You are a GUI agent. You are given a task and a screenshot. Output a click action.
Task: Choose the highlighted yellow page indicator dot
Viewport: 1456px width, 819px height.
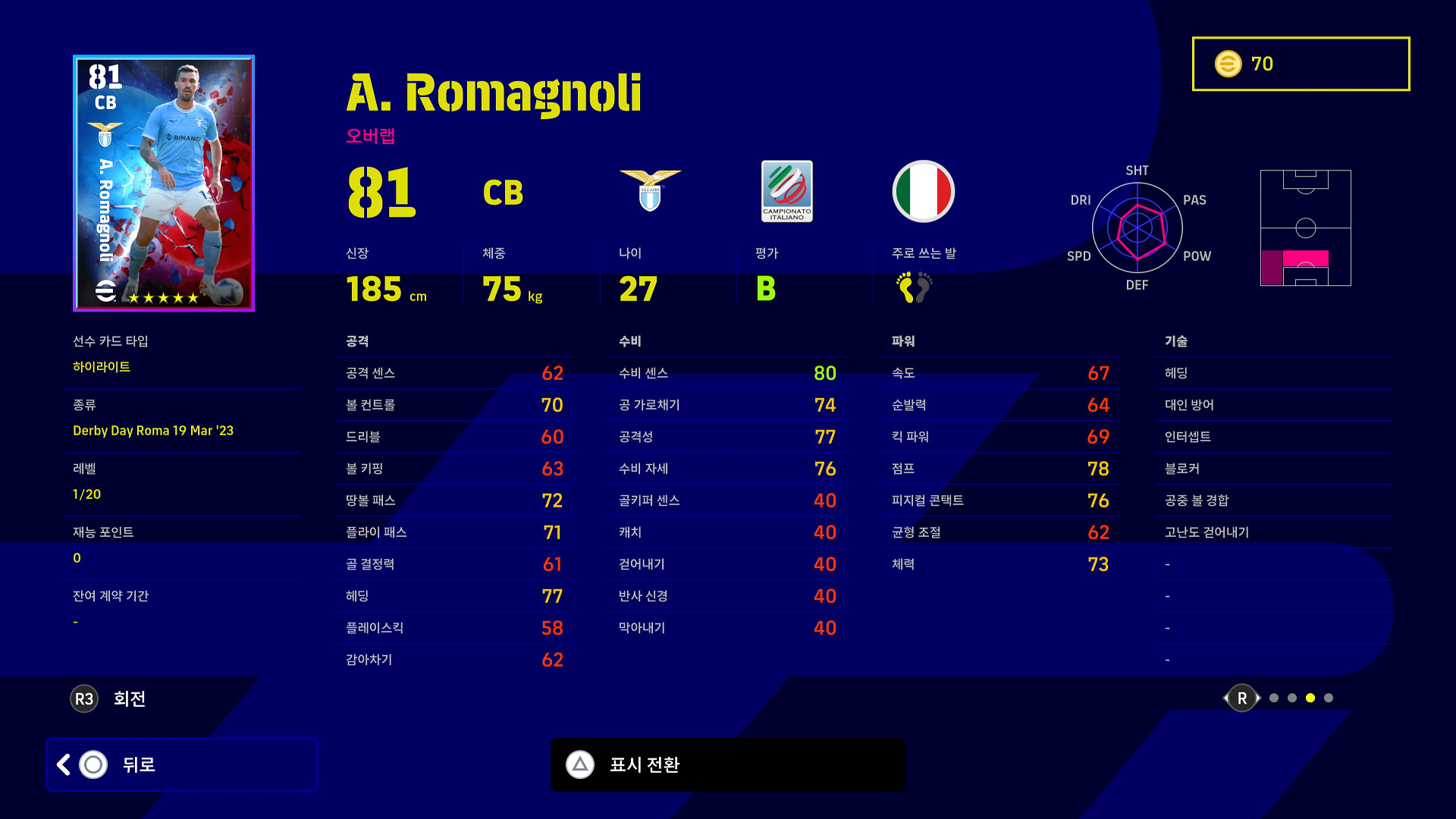(x=1310, y=698)
